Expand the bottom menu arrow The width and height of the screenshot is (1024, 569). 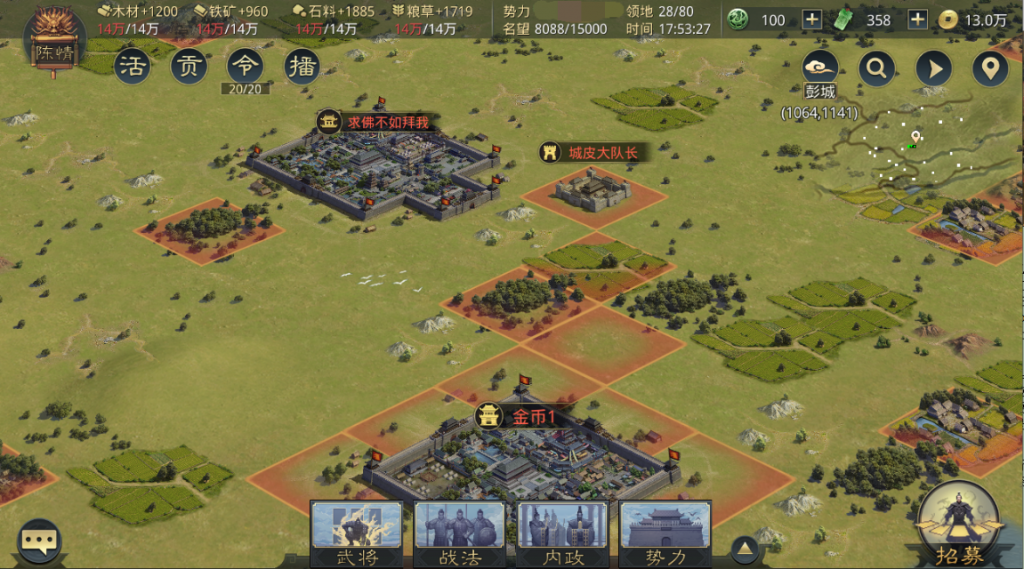(x=743, y=548)
